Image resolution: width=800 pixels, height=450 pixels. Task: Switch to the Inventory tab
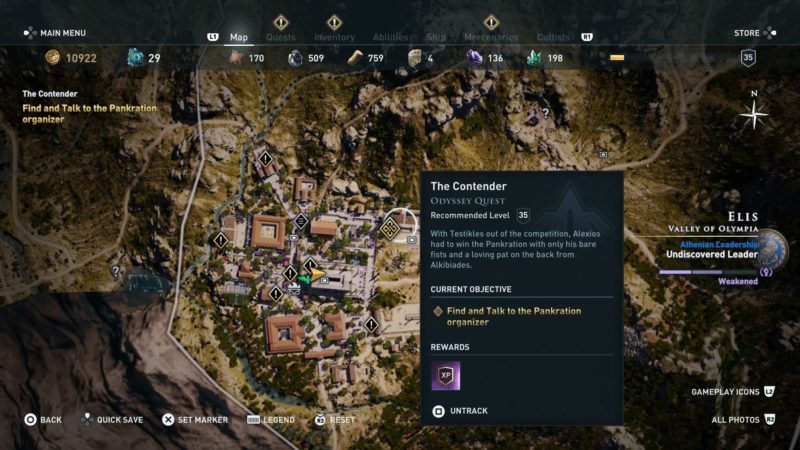tap(334, 37)
